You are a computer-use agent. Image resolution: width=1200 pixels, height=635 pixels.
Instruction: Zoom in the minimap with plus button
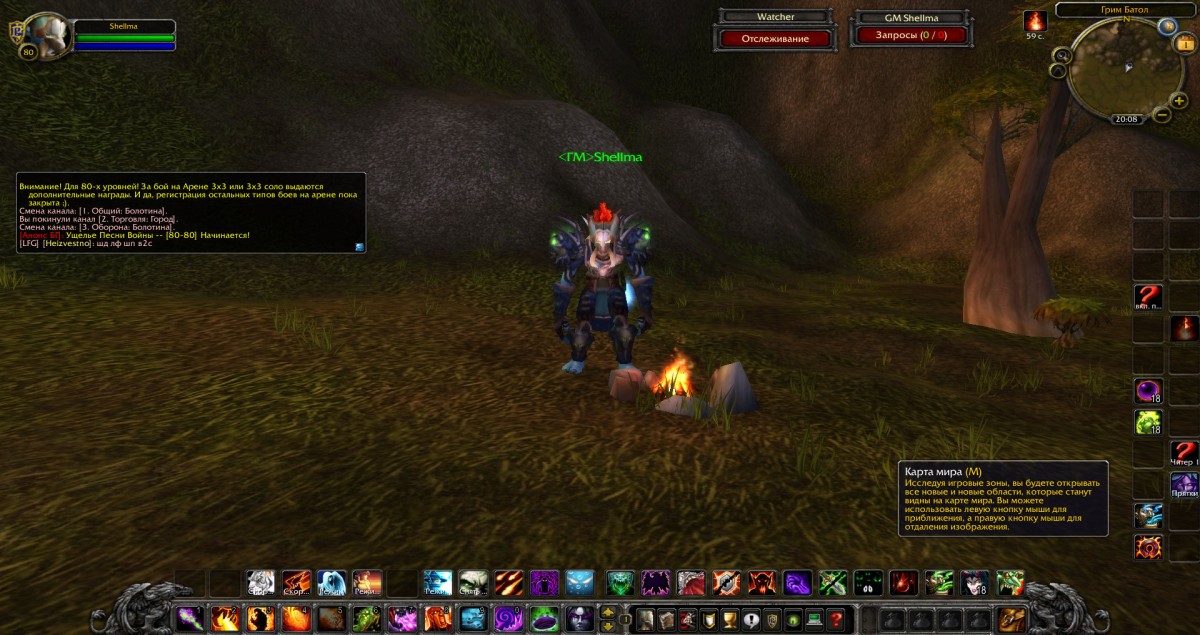[1179, 100]
